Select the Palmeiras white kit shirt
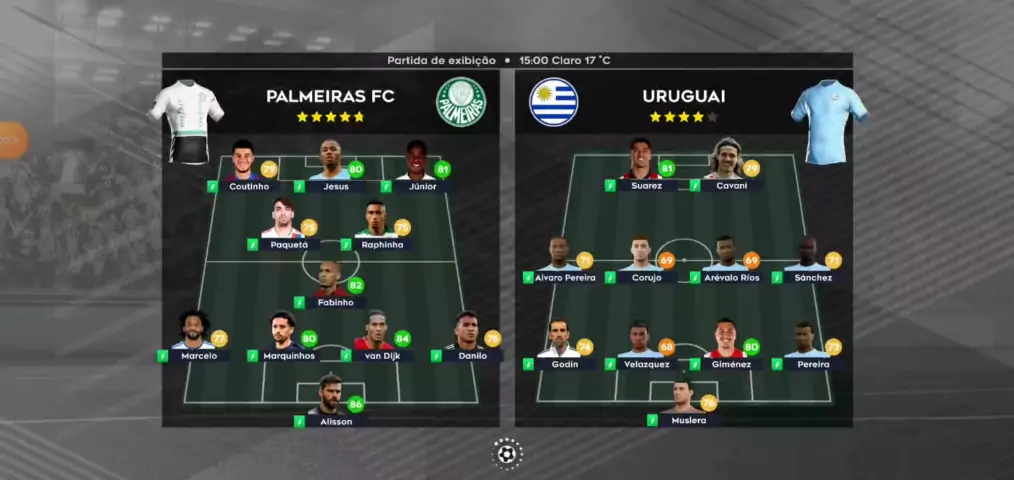The image size is (1014, 480). coord(186,118)
